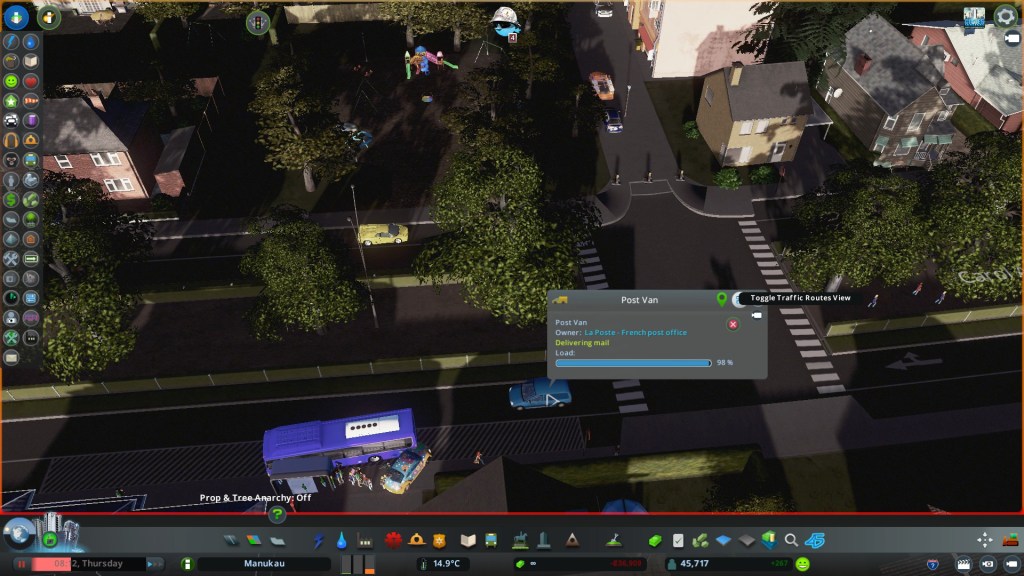Open the education book menu

pos(468,540)
